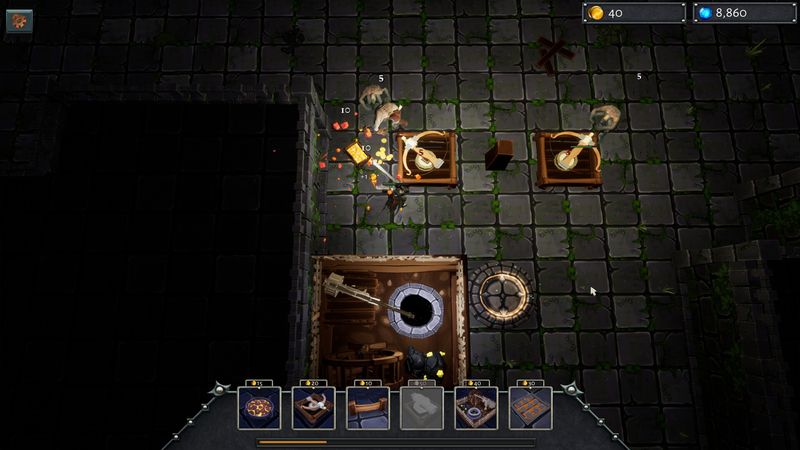Pick the wooden barricade trap slot
This screenshot has height=450, width=800.
[x=366, y=409]
